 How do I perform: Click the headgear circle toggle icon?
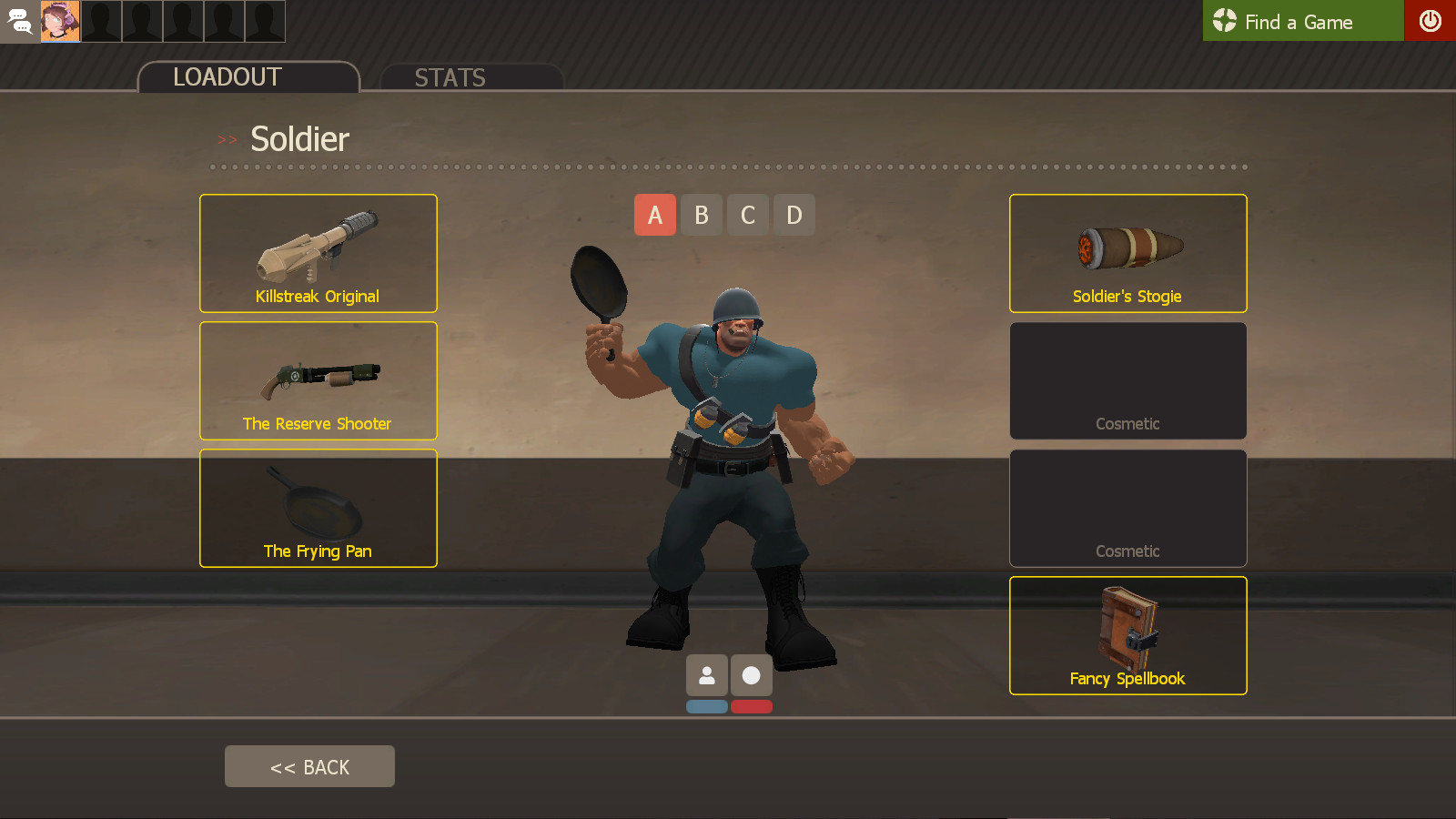tap(750, 675)
